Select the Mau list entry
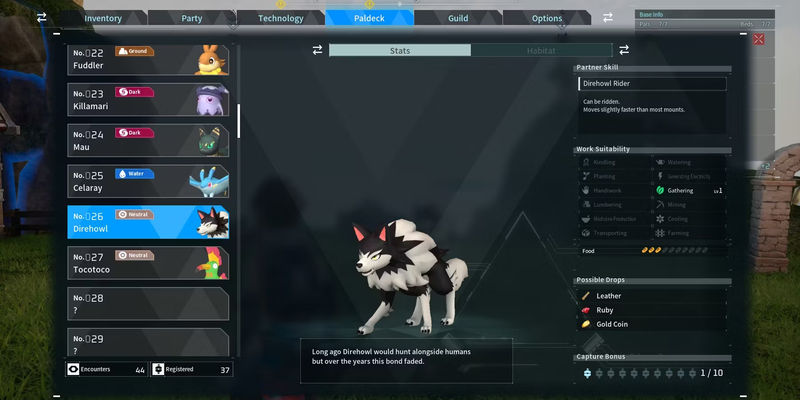Image resolution: width=800 pixels, height=400 pixels. pyautogui.click(x=148, y=139)
